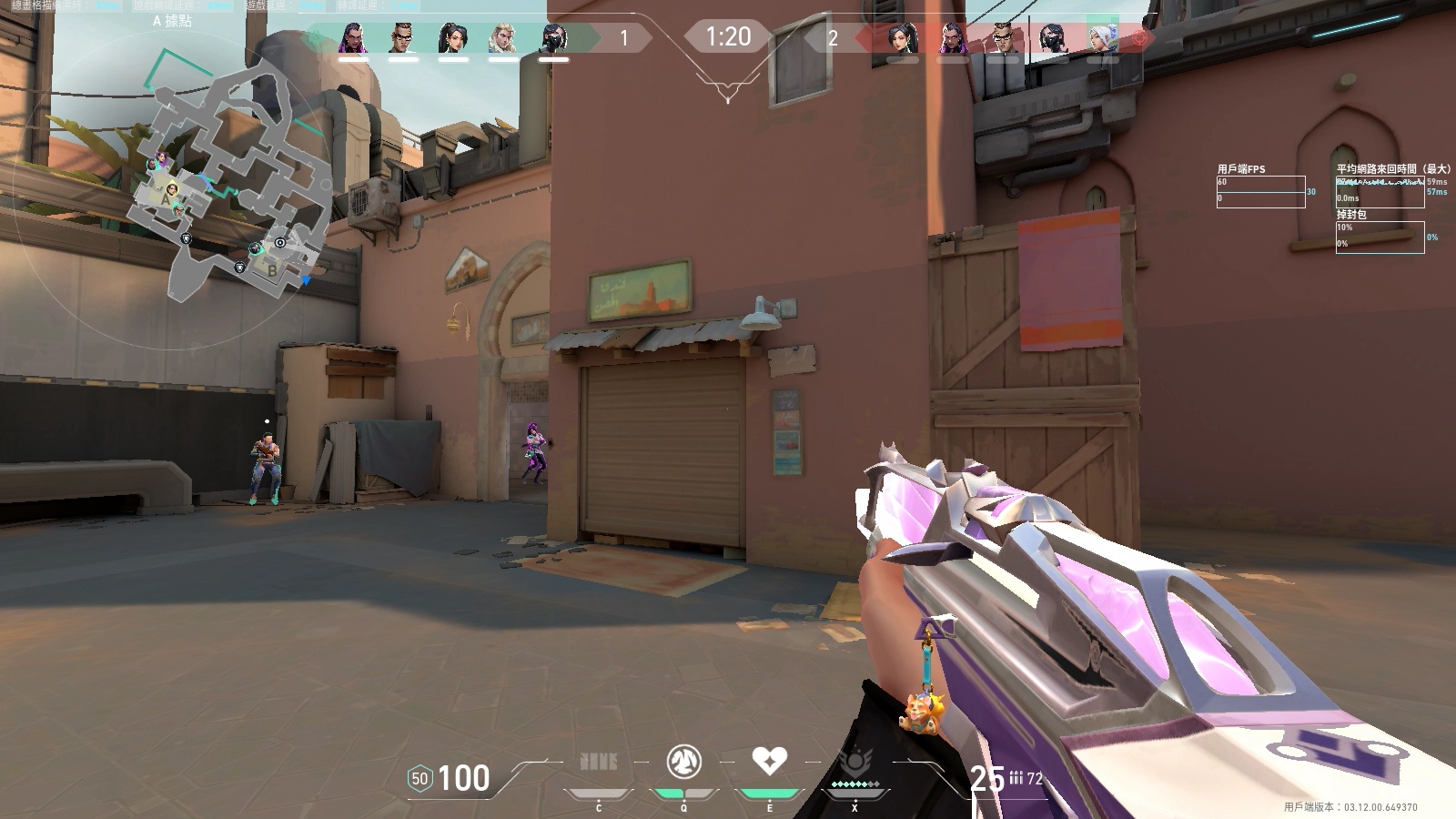Click the enemy Sage portrait on the red bar
The image size is (1456, 819).
902,38
